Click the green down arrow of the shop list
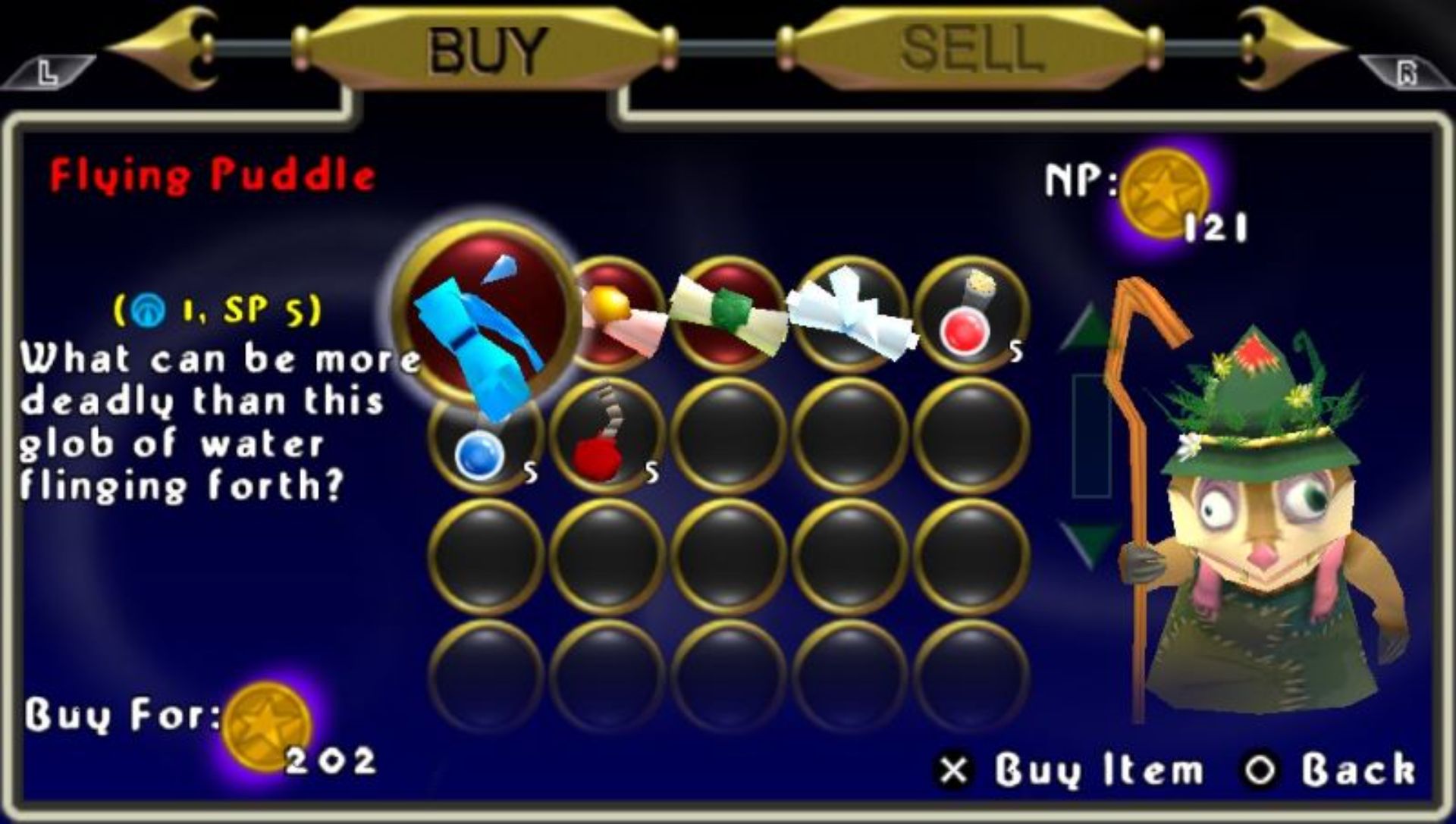The width and height of the screenshot is (1456, 824). (1089, 543)
